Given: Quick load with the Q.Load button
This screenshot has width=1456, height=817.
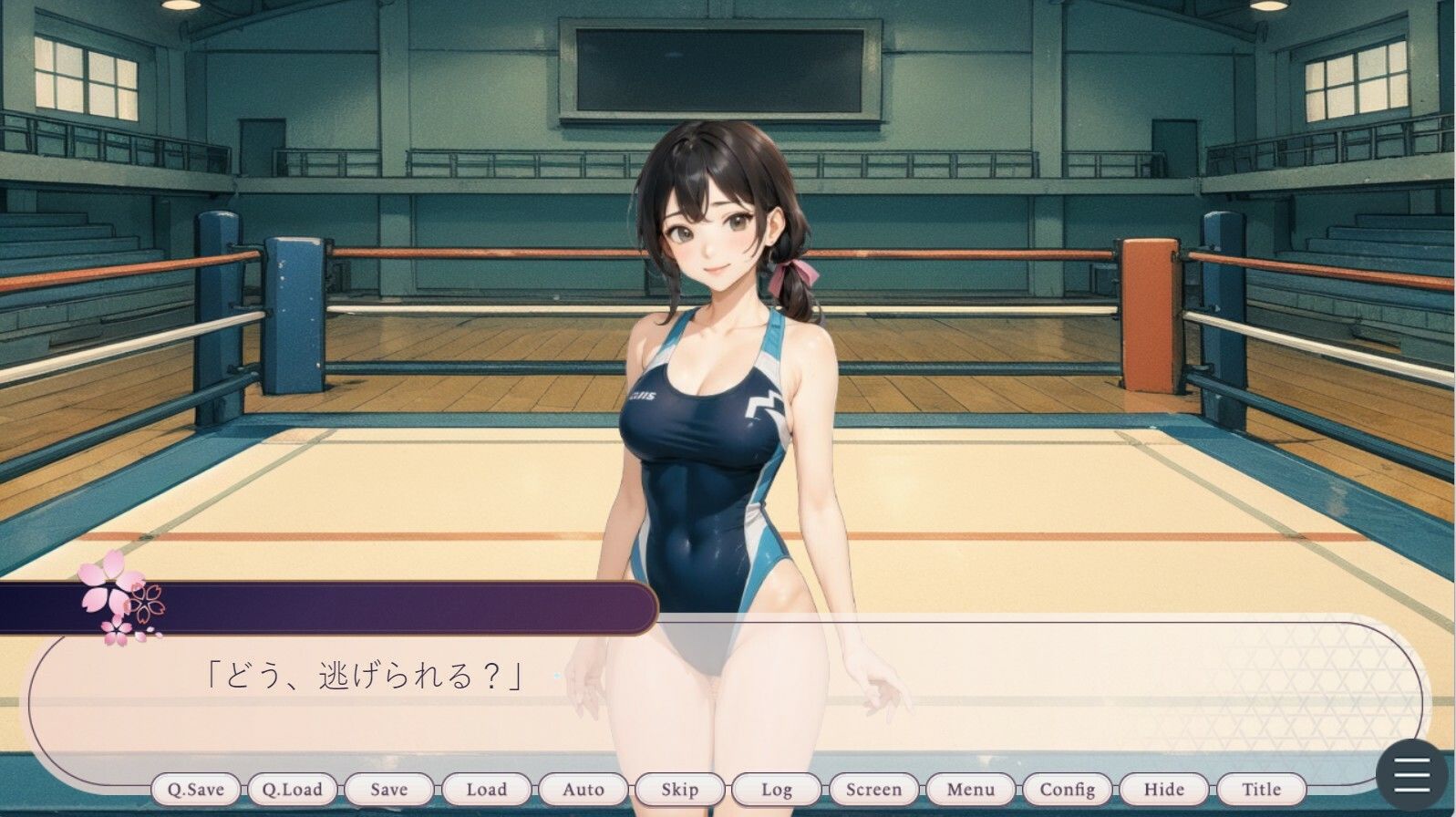Looking at the screenshot, I should click(x=294, y=790).
